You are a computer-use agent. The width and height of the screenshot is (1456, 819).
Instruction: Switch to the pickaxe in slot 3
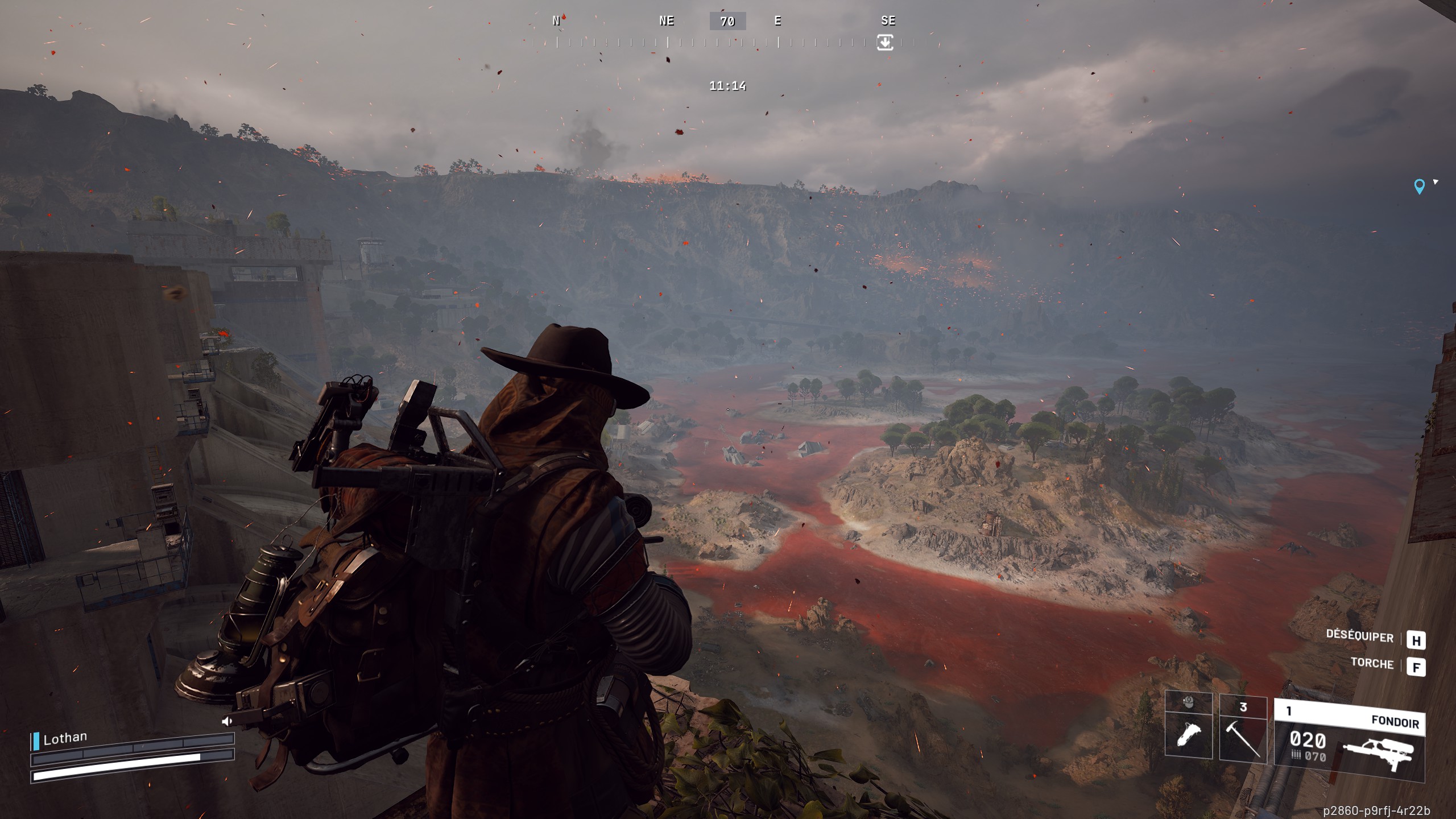click(x=1243, y=728)
